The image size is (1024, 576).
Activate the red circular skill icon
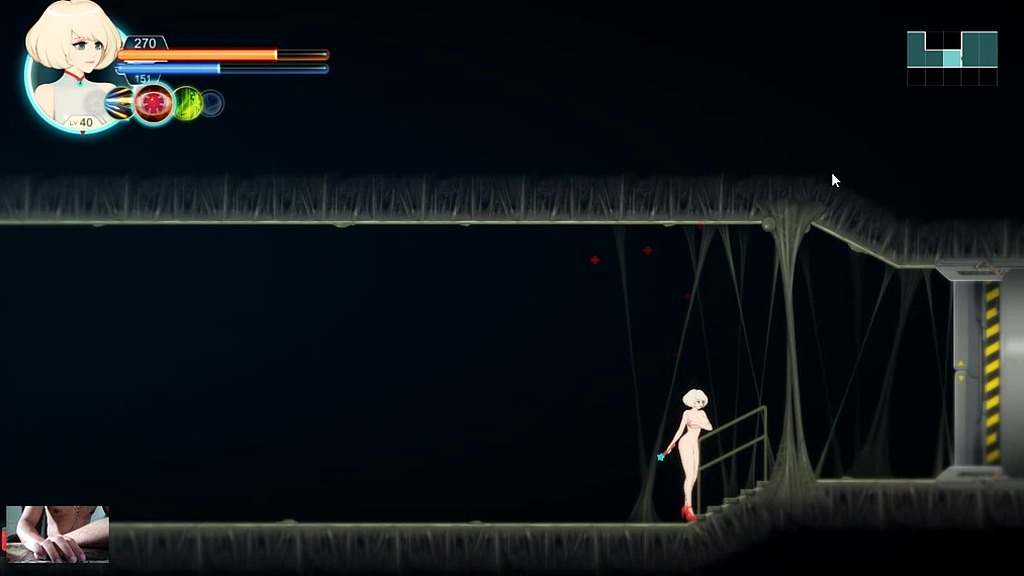[154, 103]
